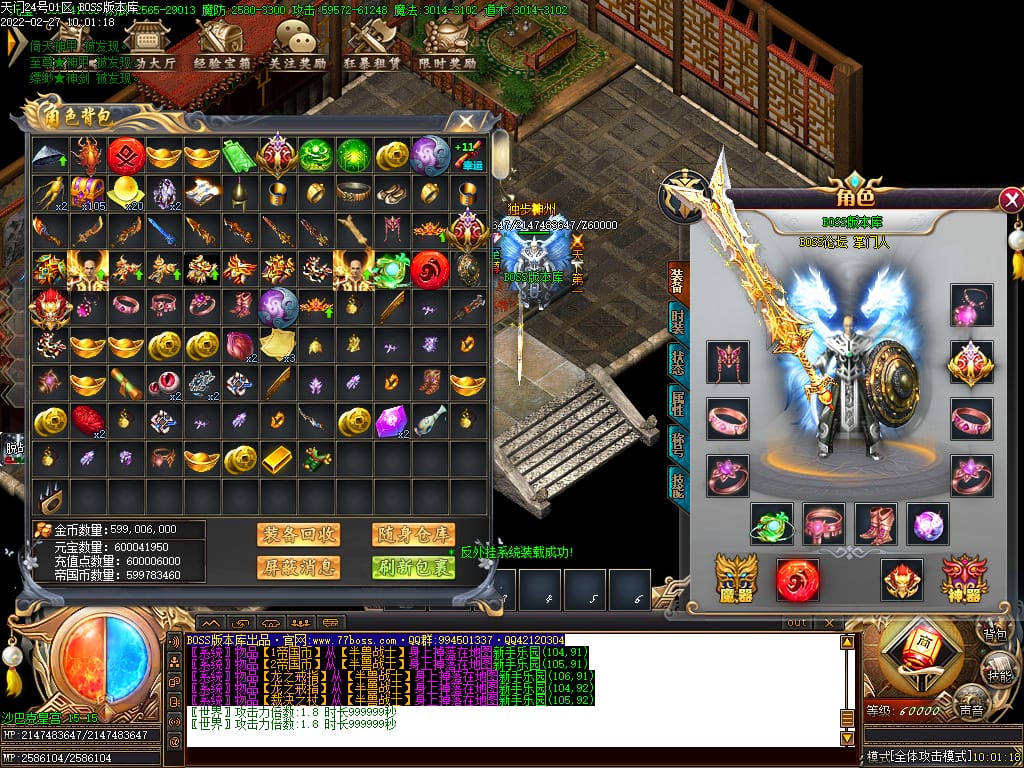Refresh the bag with 刷新包裹
1024x768 pixels.
pyautogui.click(x=413, y=567)
